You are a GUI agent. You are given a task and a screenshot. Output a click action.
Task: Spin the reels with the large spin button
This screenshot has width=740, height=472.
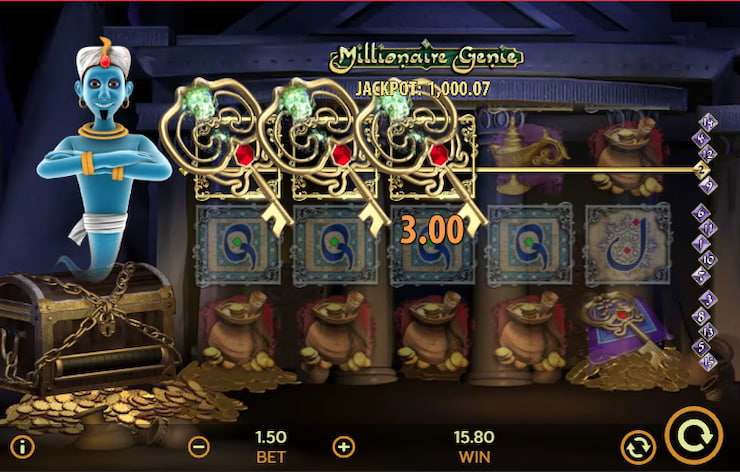[693, 437]
